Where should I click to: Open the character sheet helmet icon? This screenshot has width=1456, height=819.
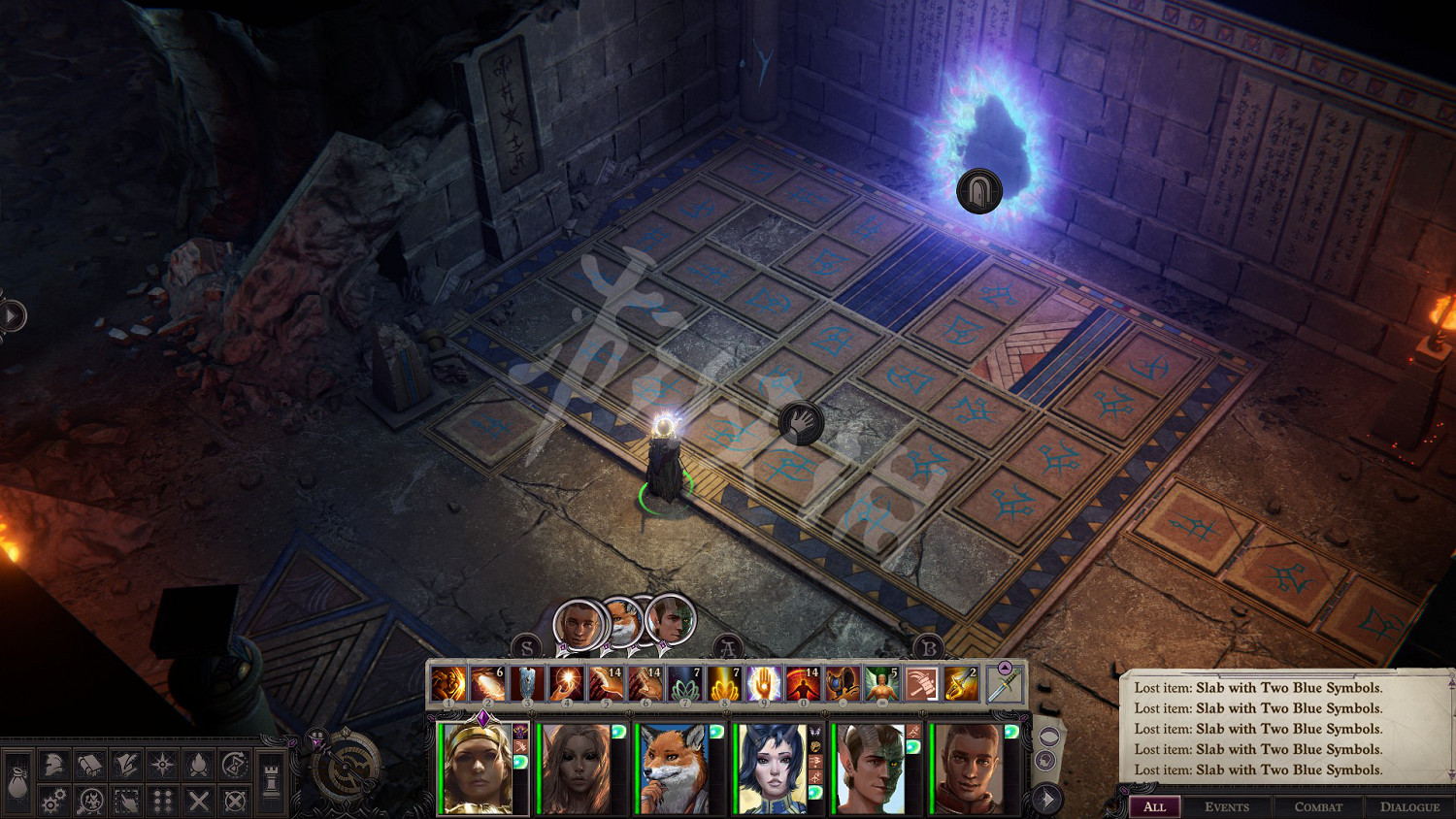(x=53, y=765)
